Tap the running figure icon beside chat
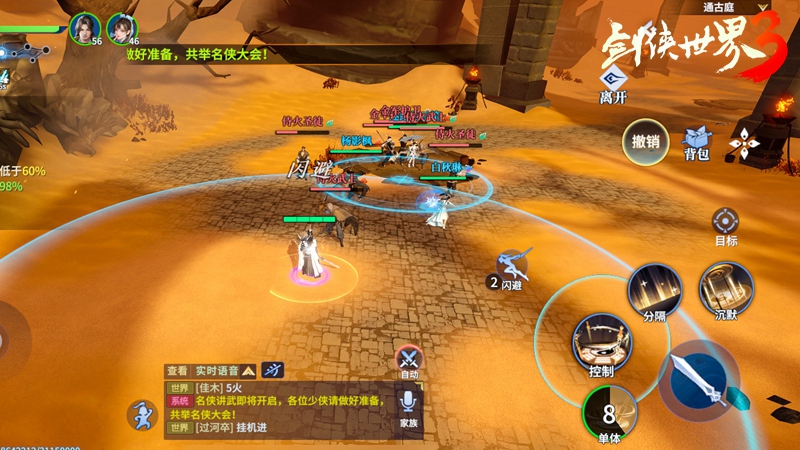The image size is (800, 450). click(141, 414)
